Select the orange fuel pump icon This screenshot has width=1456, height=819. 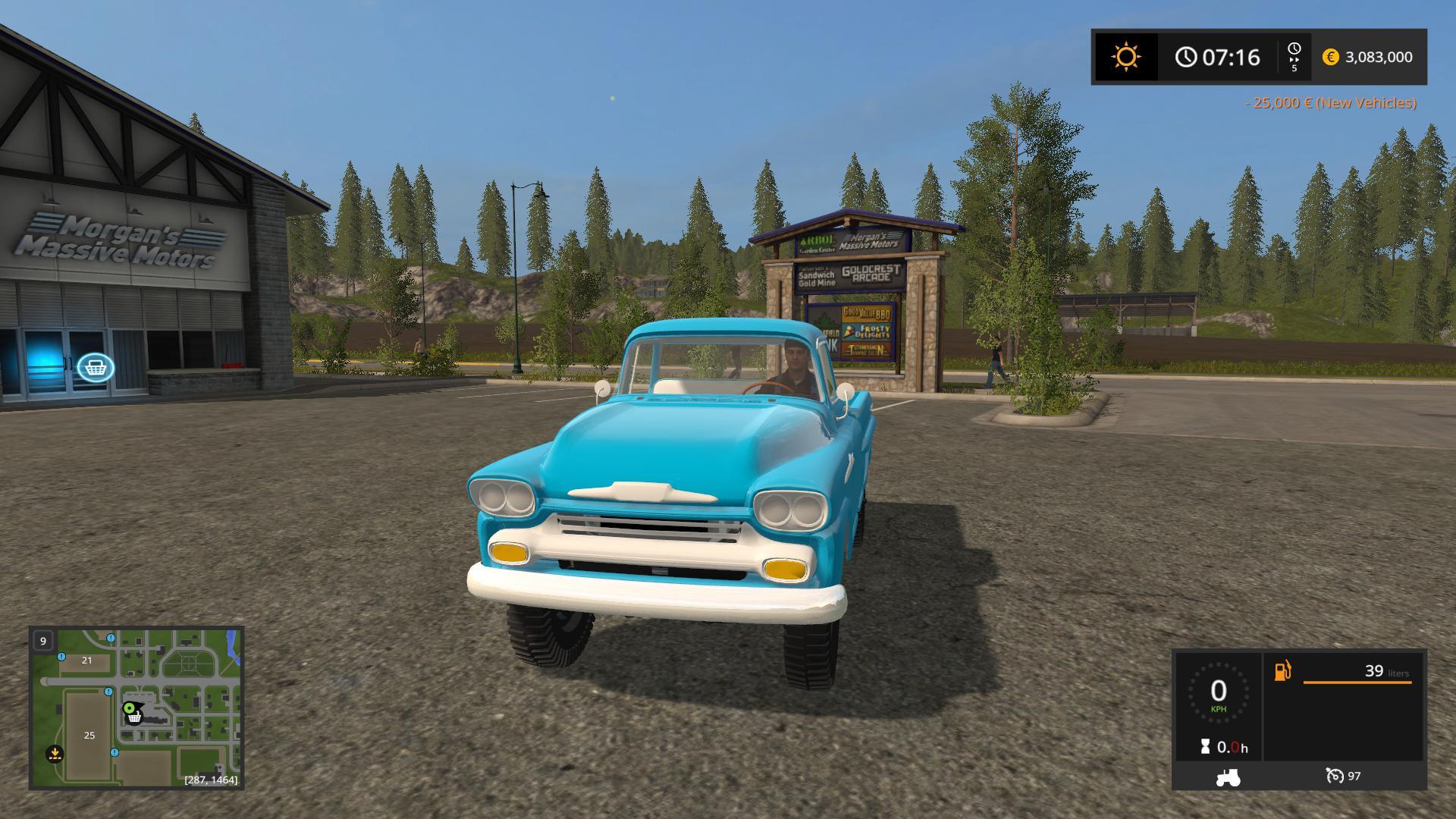1282,671
